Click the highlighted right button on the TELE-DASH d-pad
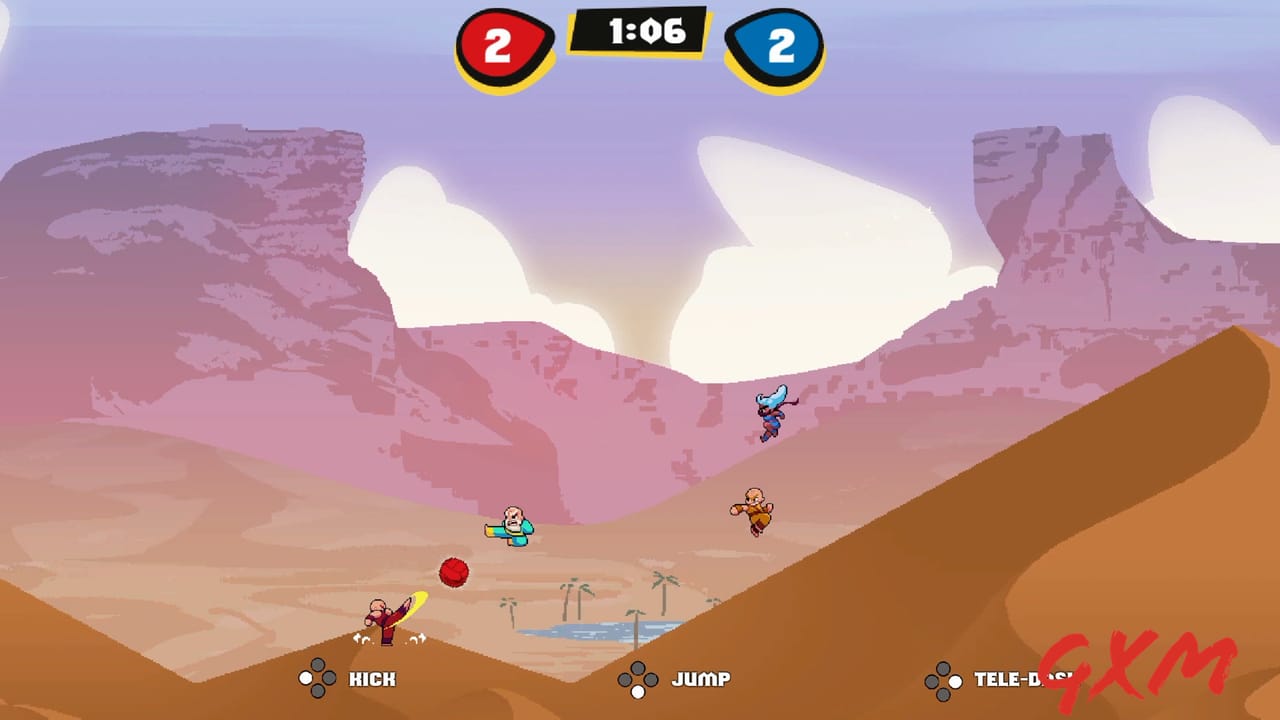This screenshot has width=1280, height=720. pyautogui.click(x=953, y=681)
